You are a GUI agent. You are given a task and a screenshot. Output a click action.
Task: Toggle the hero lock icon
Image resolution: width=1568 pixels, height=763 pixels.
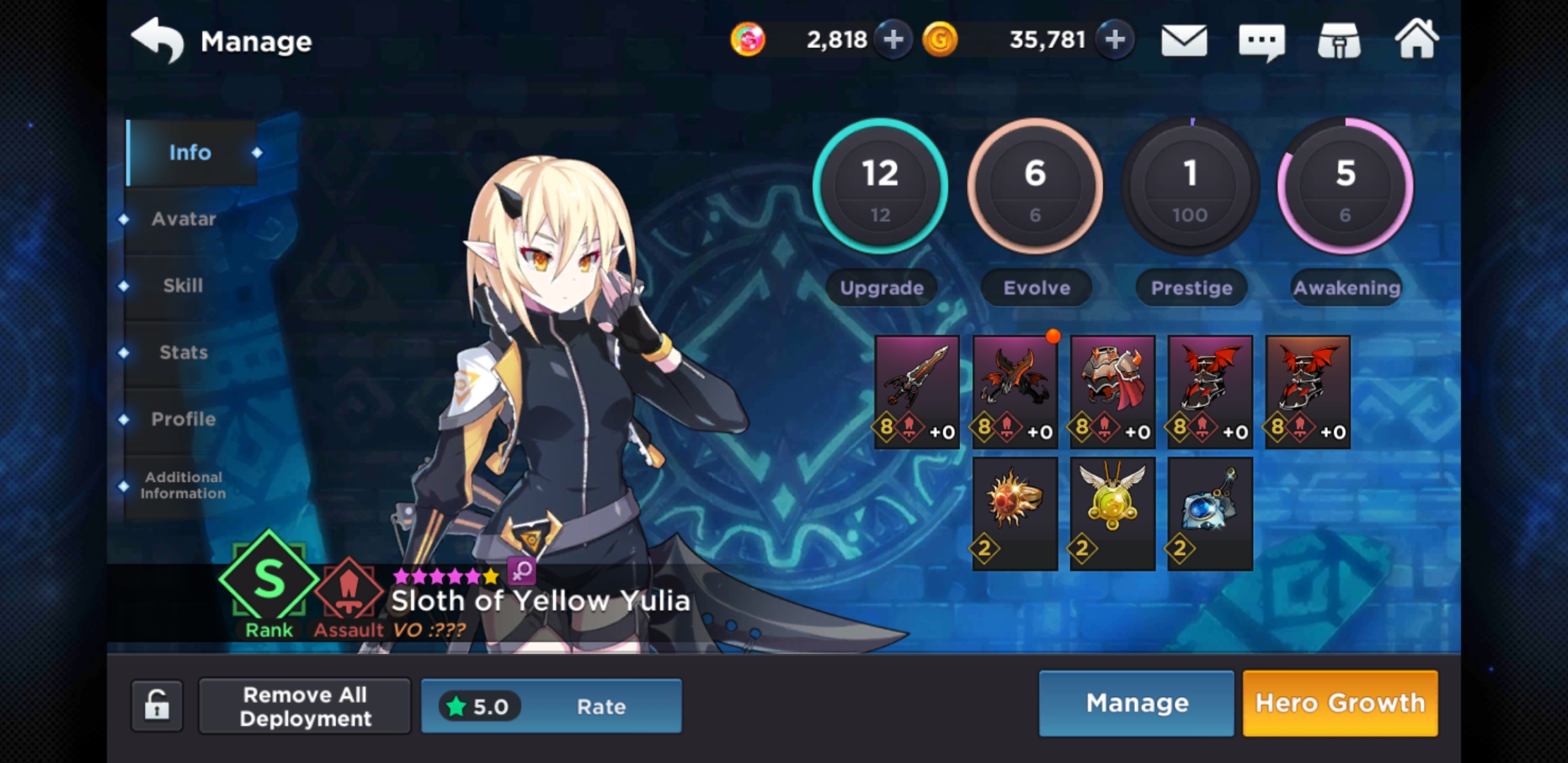tap(157, 706)
